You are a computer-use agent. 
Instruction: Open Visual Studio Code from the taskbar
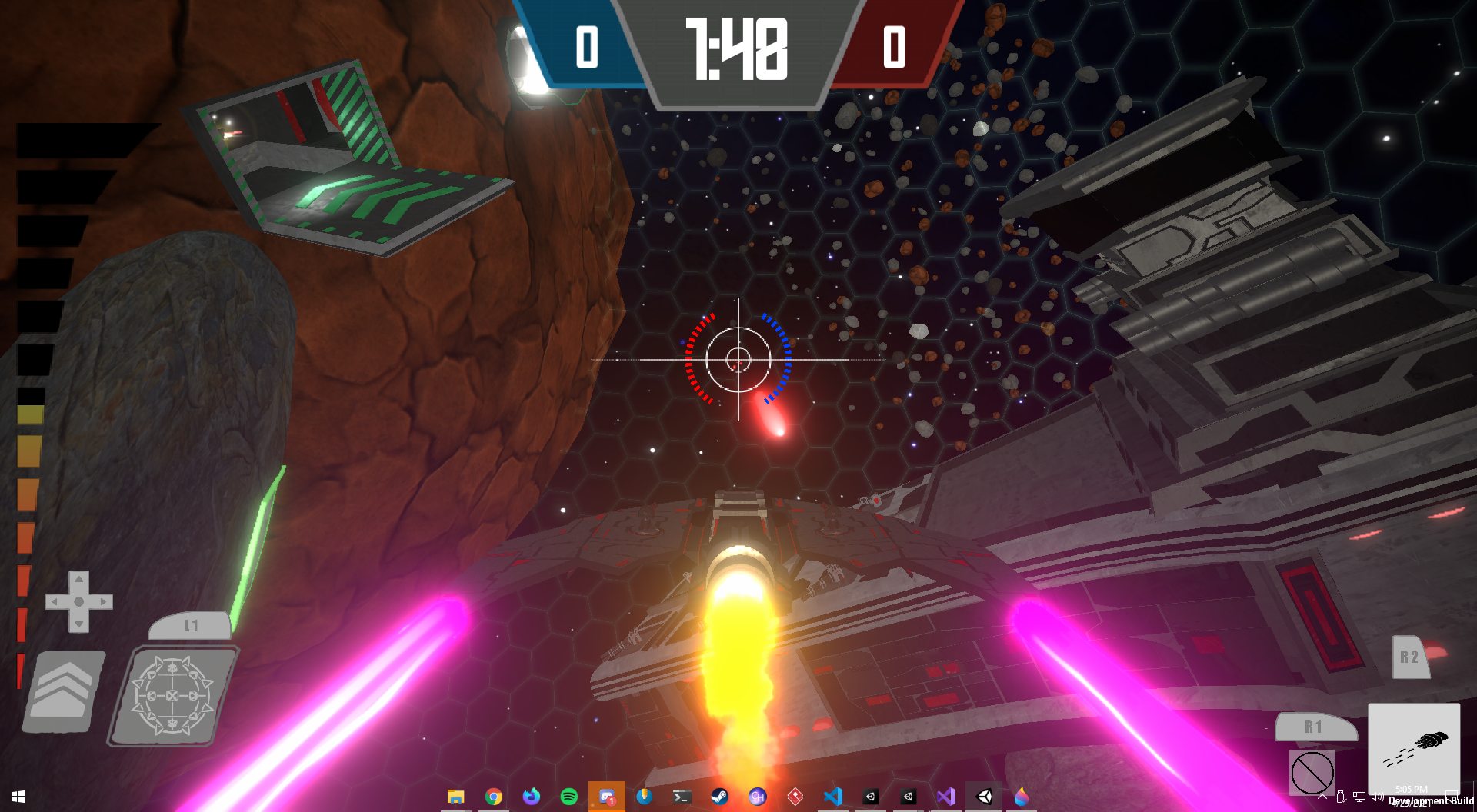point(832,797)
